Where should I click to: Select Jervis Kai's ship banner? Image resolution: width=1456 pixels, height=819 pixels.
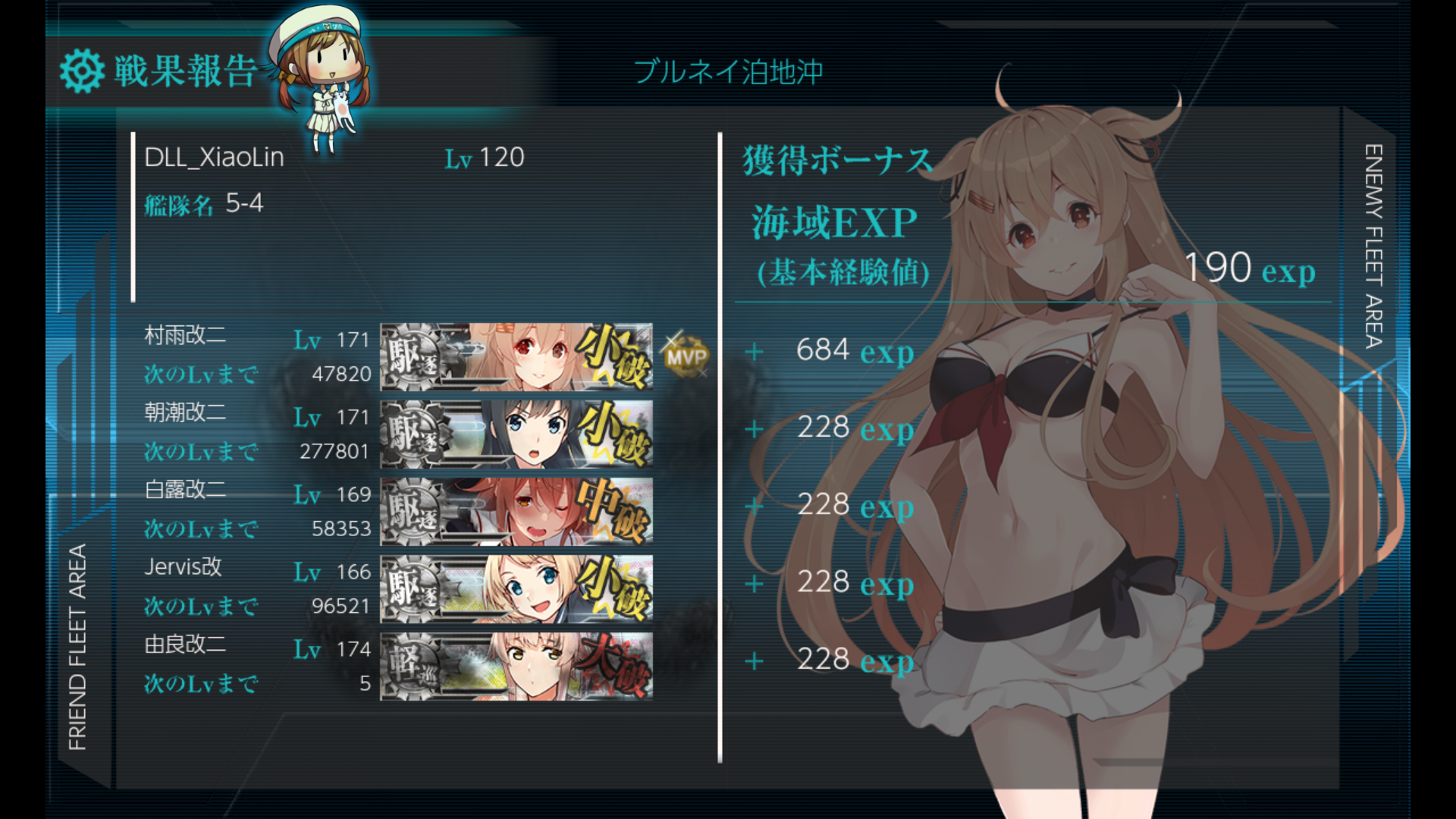(x=516, y=588)
